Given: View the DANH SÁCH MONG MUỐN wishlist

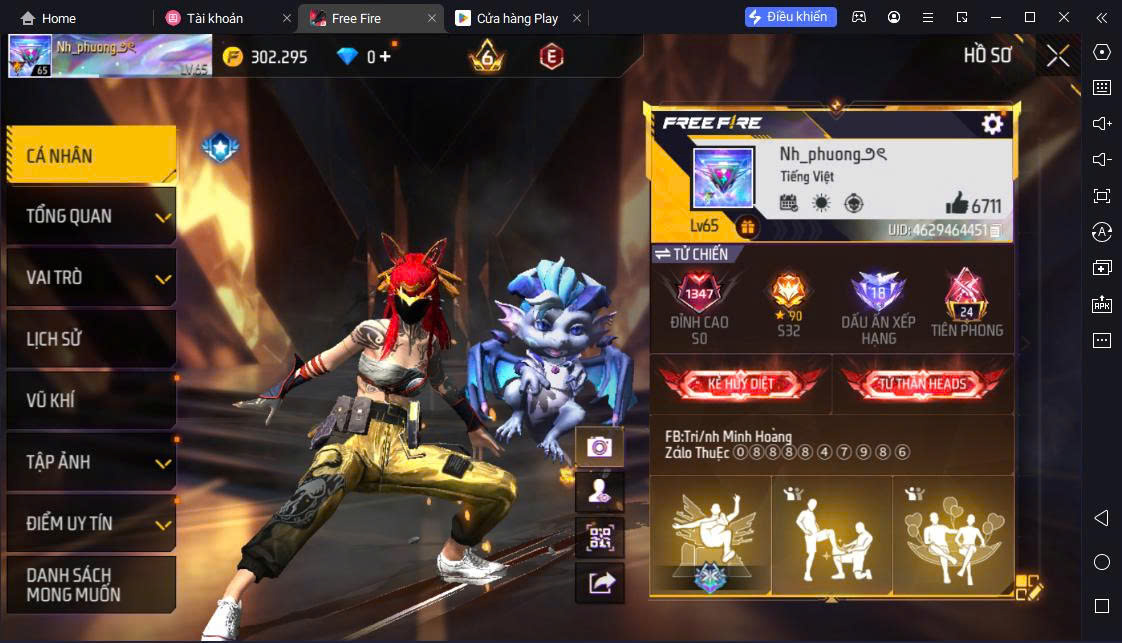Looking at the screenshot, I should click(91, 585).
